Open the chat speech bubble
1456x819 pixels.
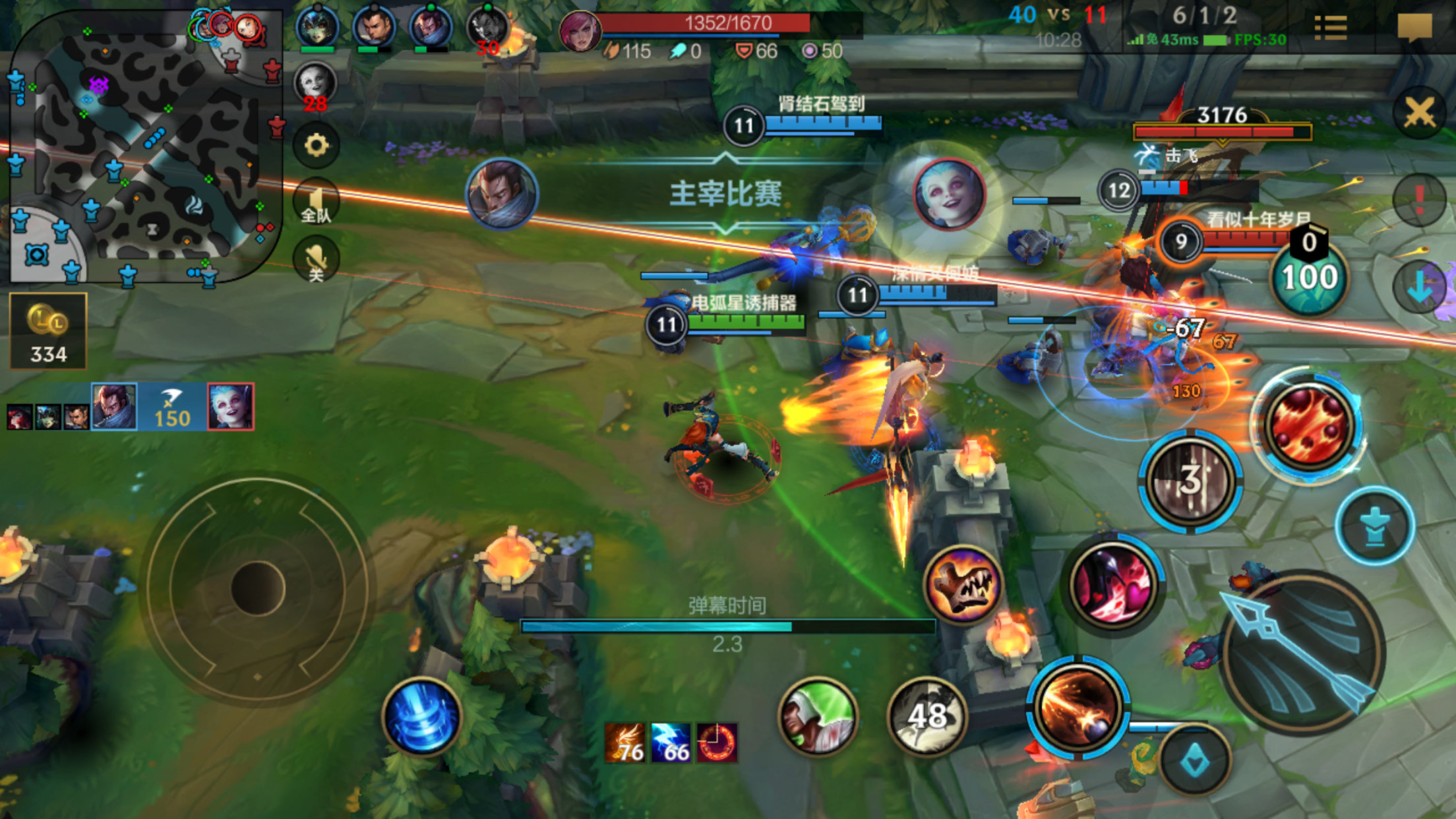tap(1414, 28)
